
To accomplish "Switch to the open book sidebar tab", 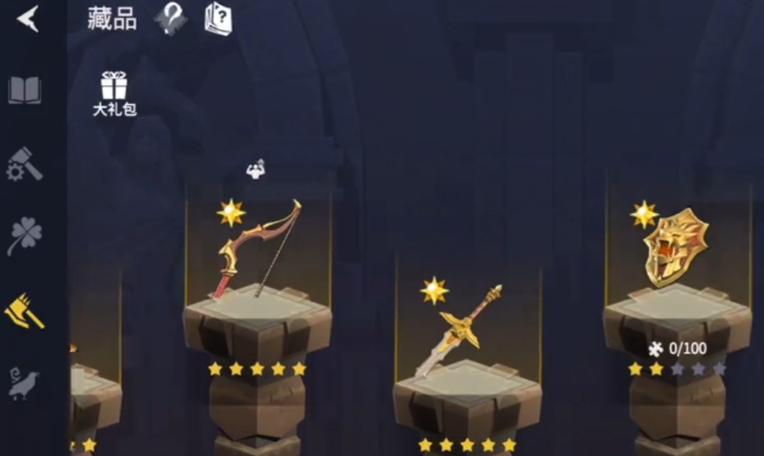I will (x=25, y=91).
